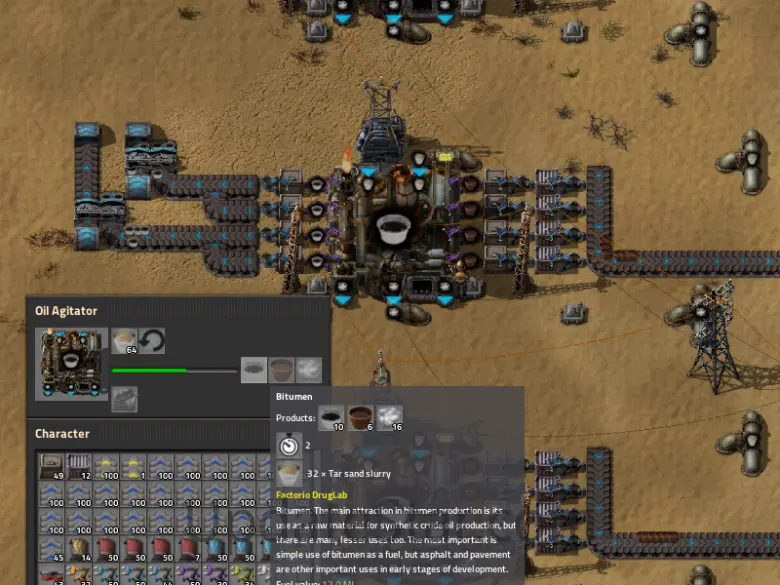Collect the white powder output item

click(309, 370)
